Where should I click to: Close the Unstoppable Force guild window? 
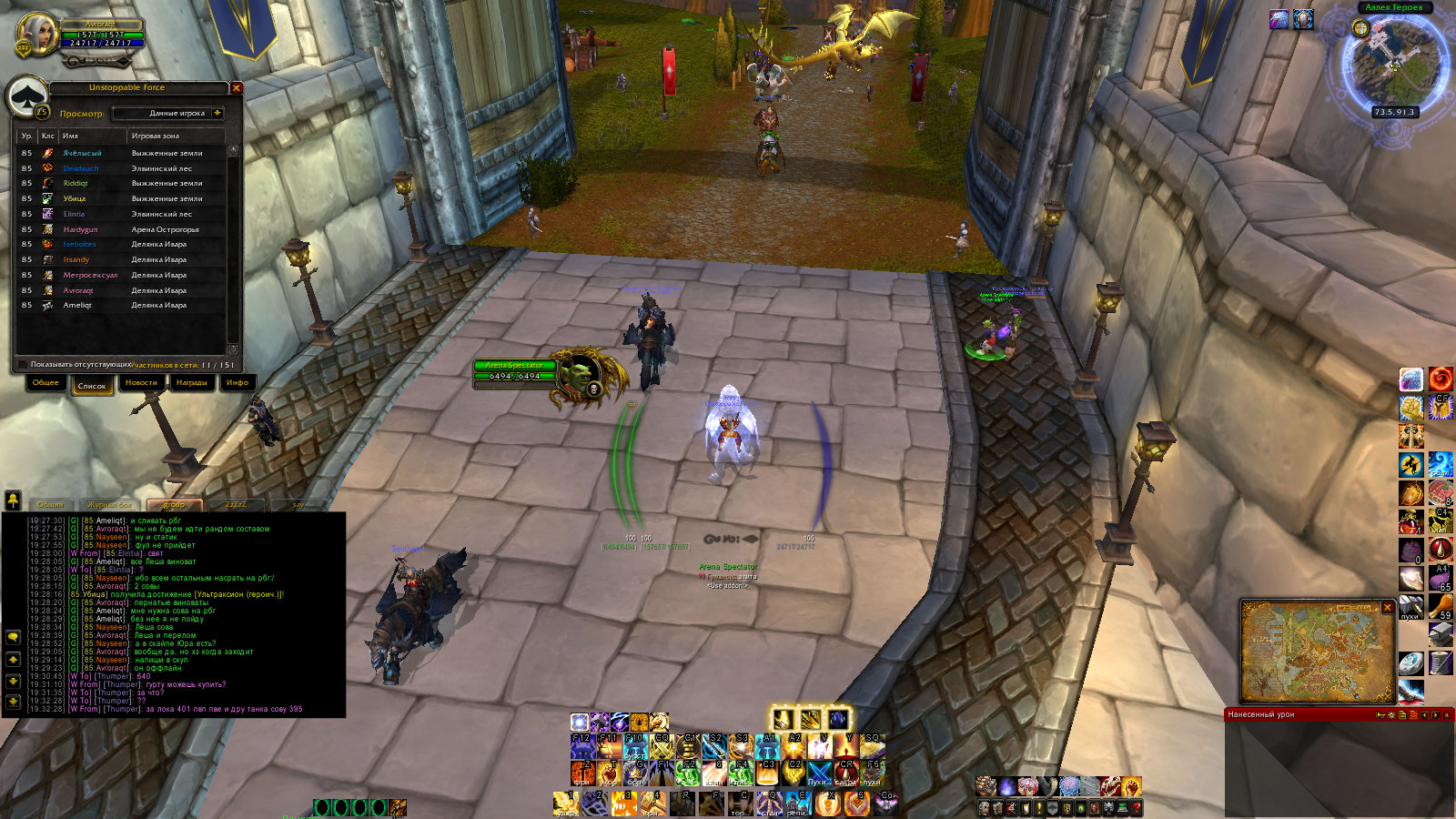237,88
